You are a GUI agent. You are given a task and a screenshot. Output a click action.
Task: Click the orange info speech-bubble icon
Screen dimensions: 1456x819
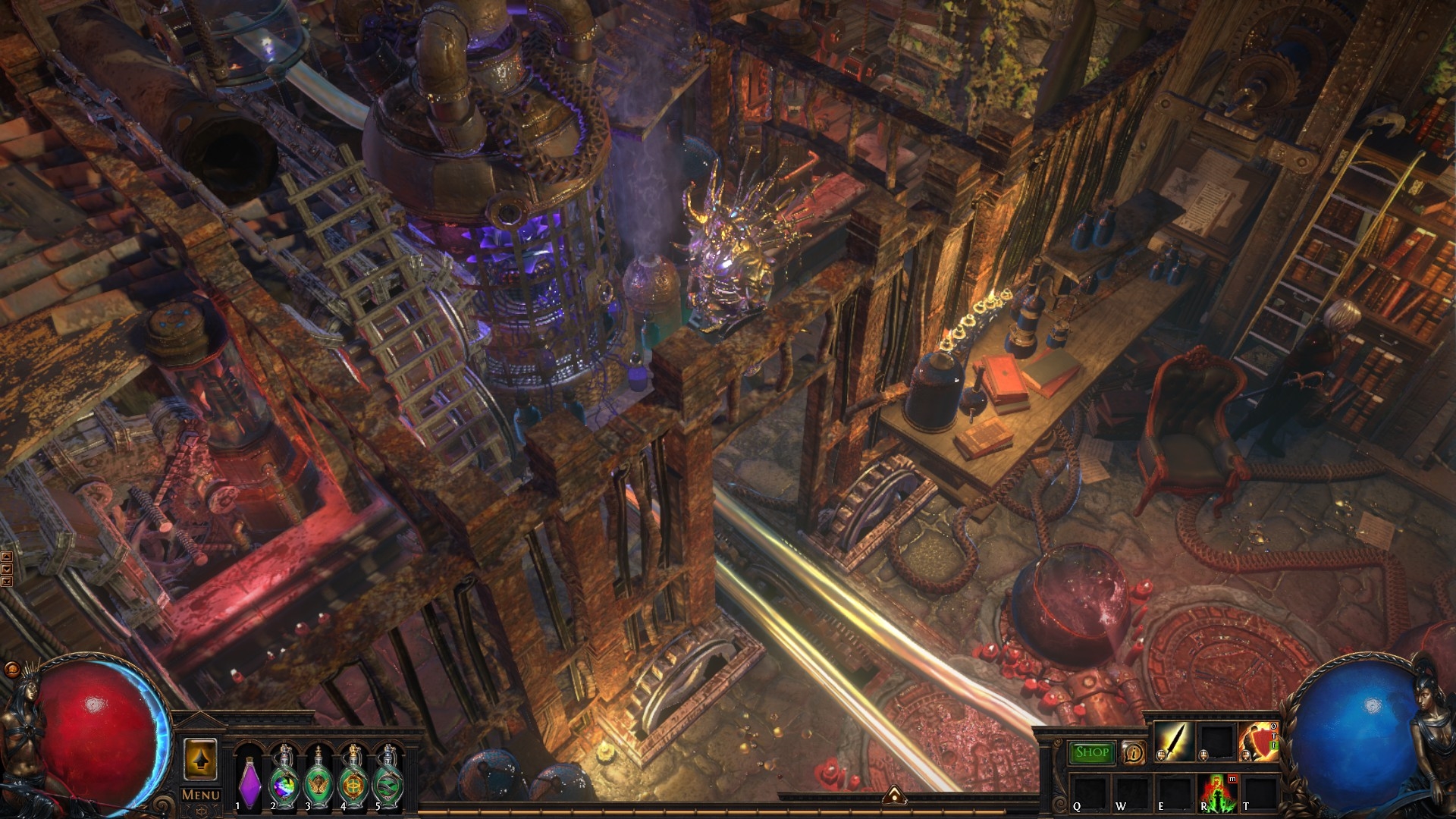coord(1133,752)
